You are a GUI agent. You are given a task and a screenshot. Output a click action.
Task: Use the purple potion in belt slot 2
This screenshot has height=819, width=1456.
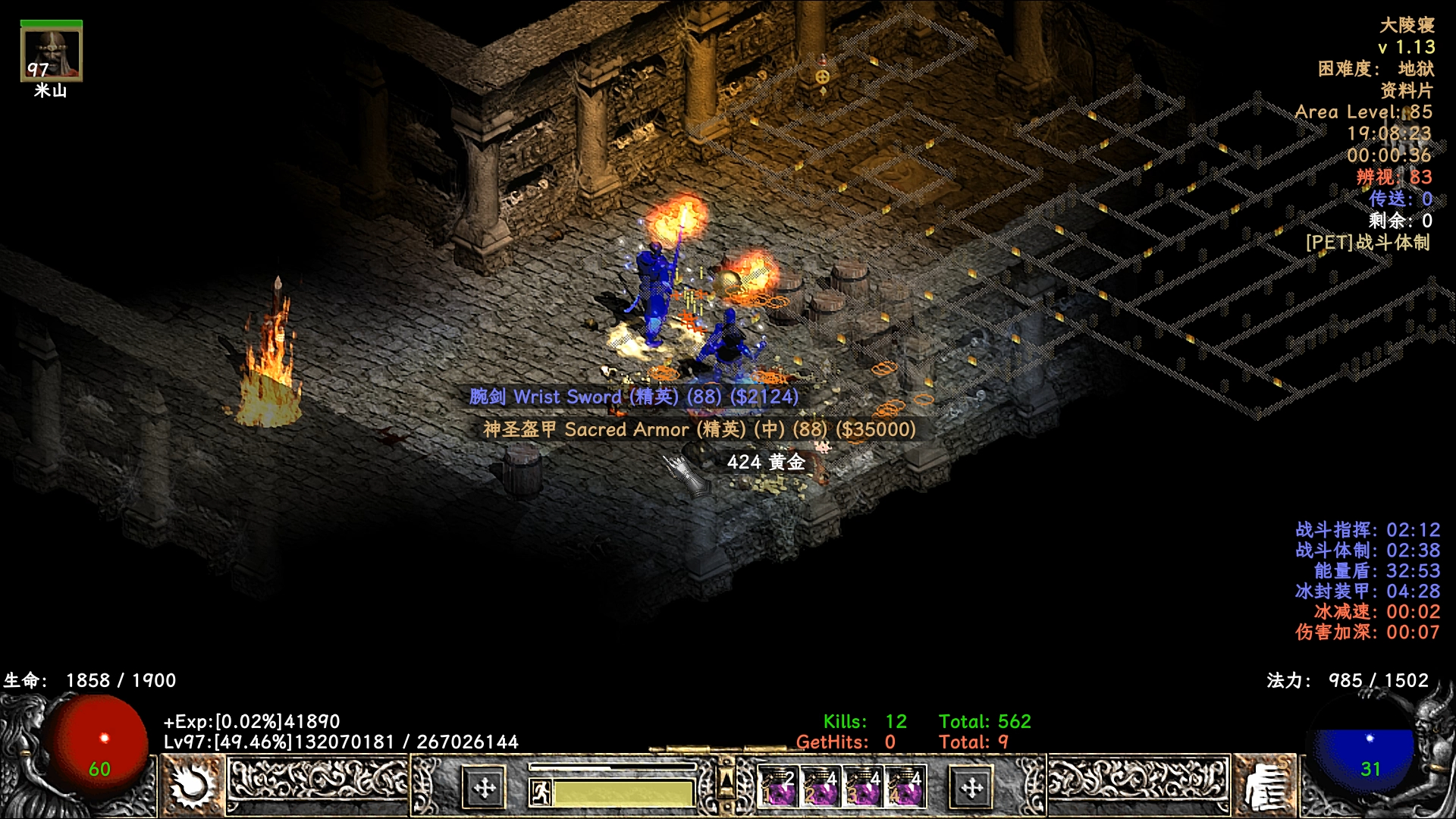821,787
